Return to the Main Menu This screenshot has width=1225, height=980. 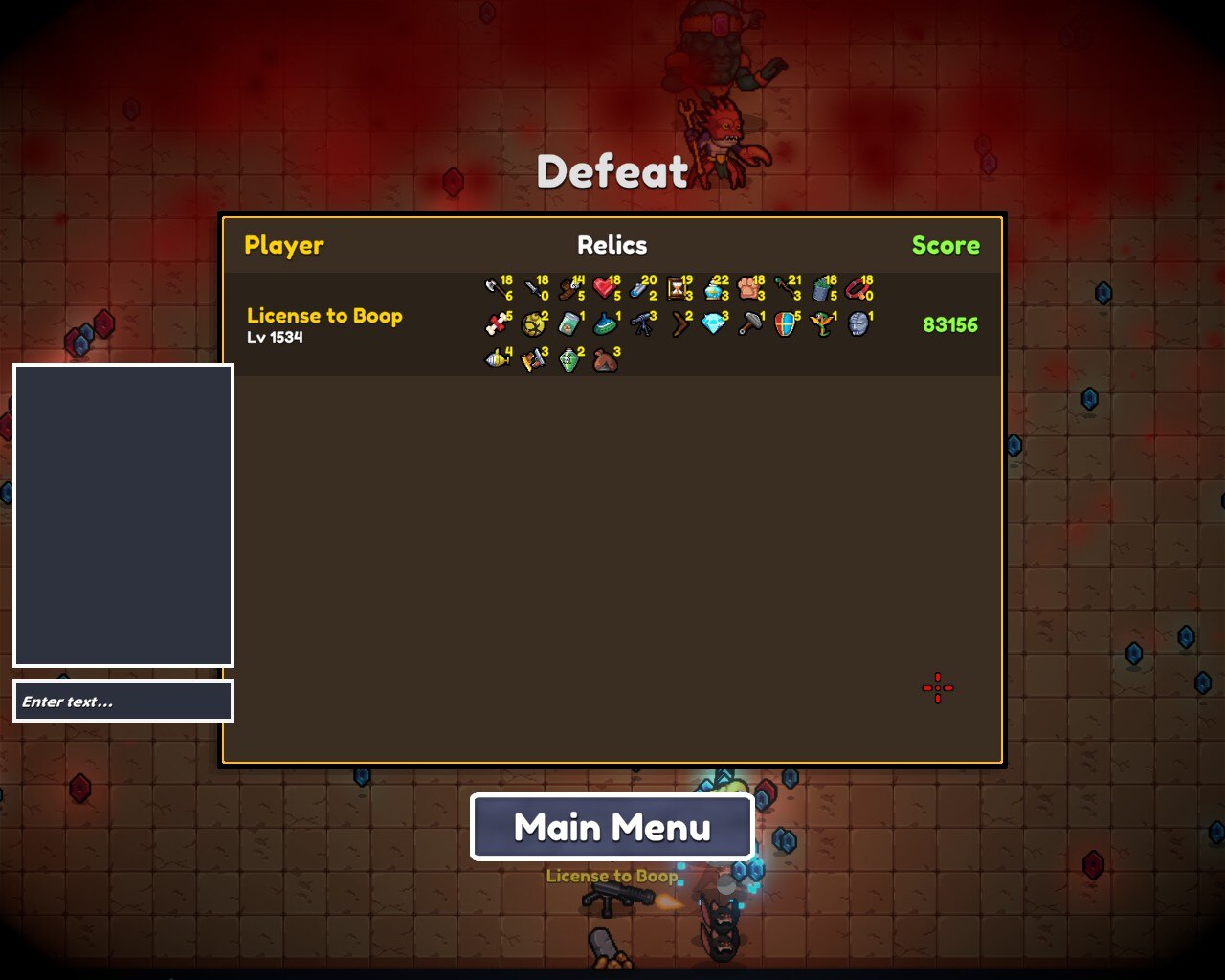point(612,827)
